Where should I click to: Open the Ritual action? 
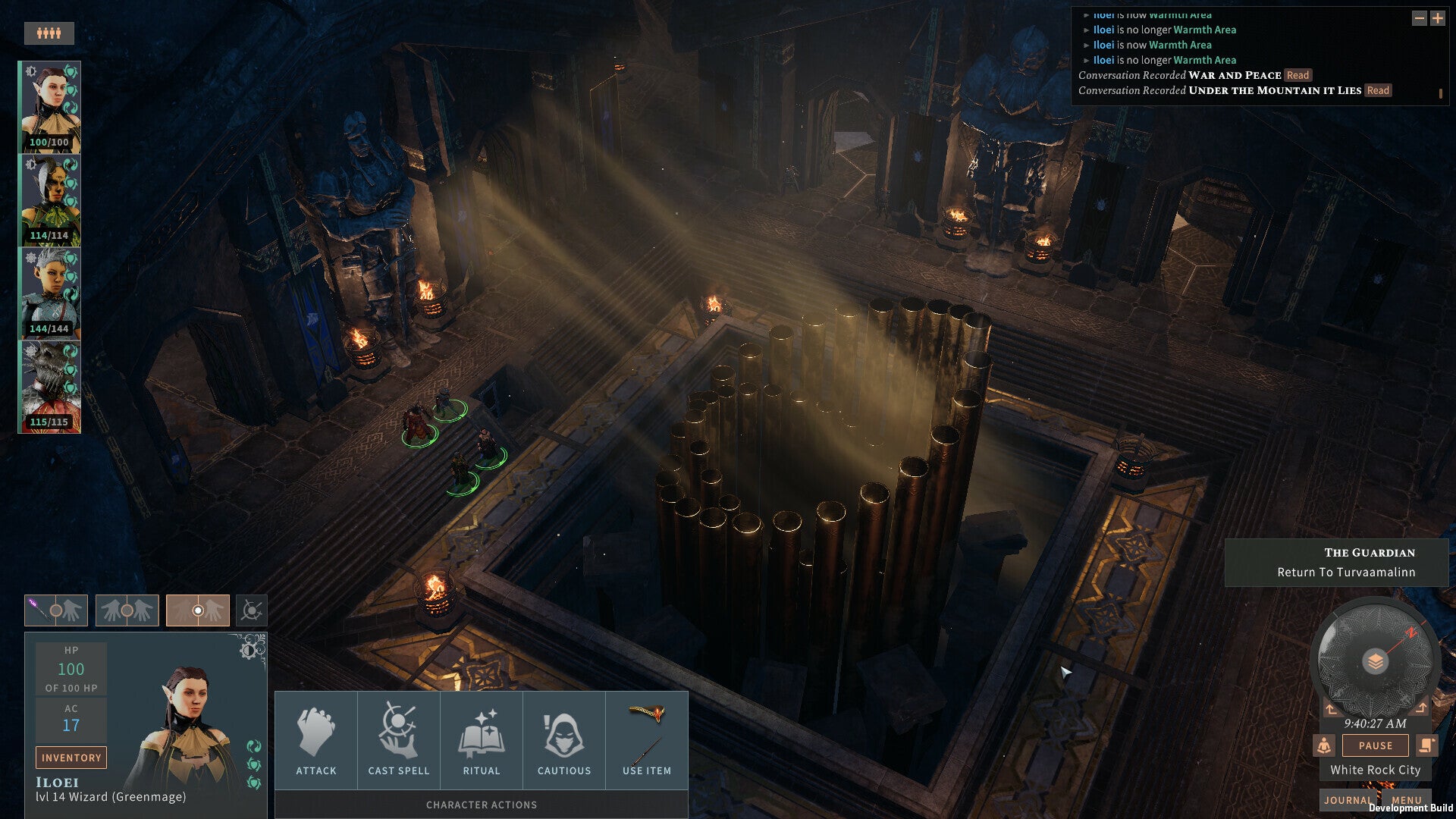[x=481, y=740]
